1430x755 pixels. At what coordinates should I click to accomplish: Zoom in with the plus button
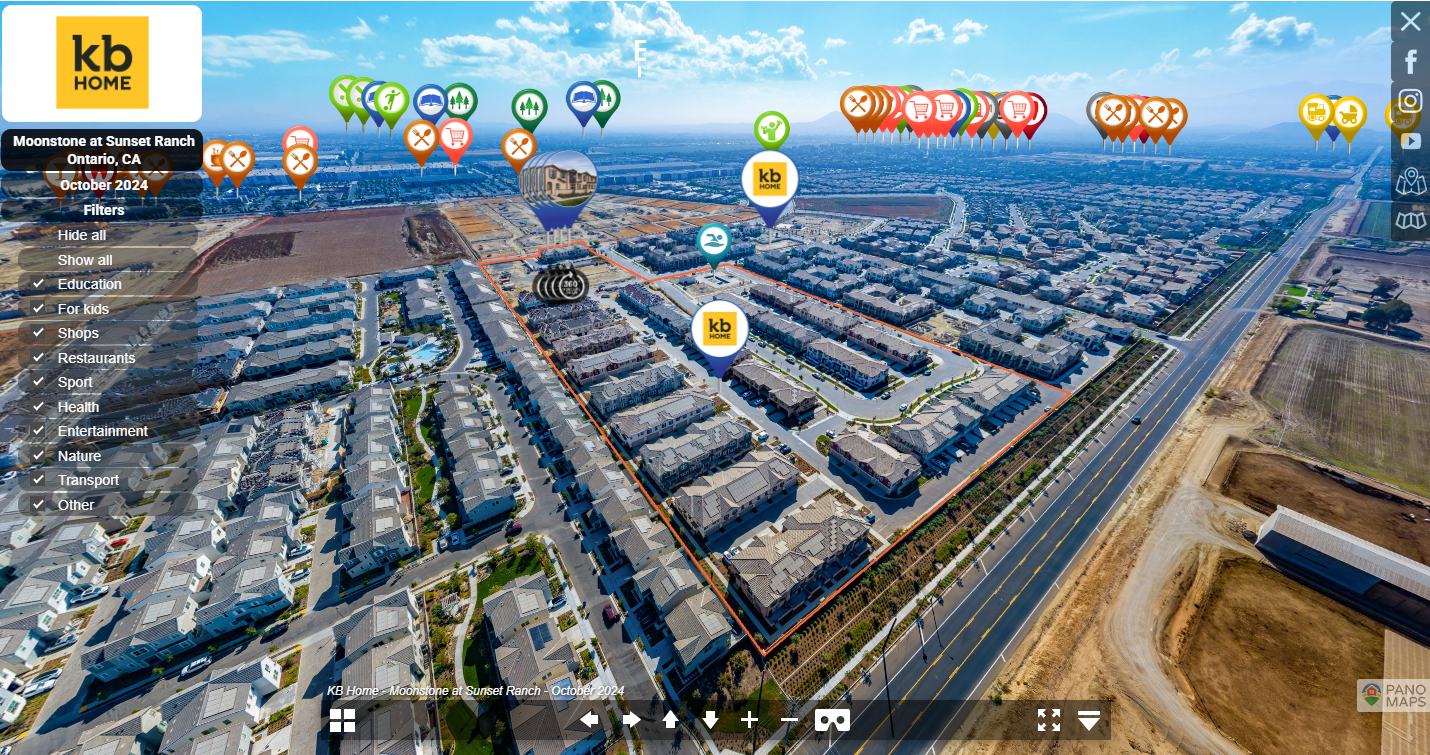pyautogui.click(x=749, y=720)
